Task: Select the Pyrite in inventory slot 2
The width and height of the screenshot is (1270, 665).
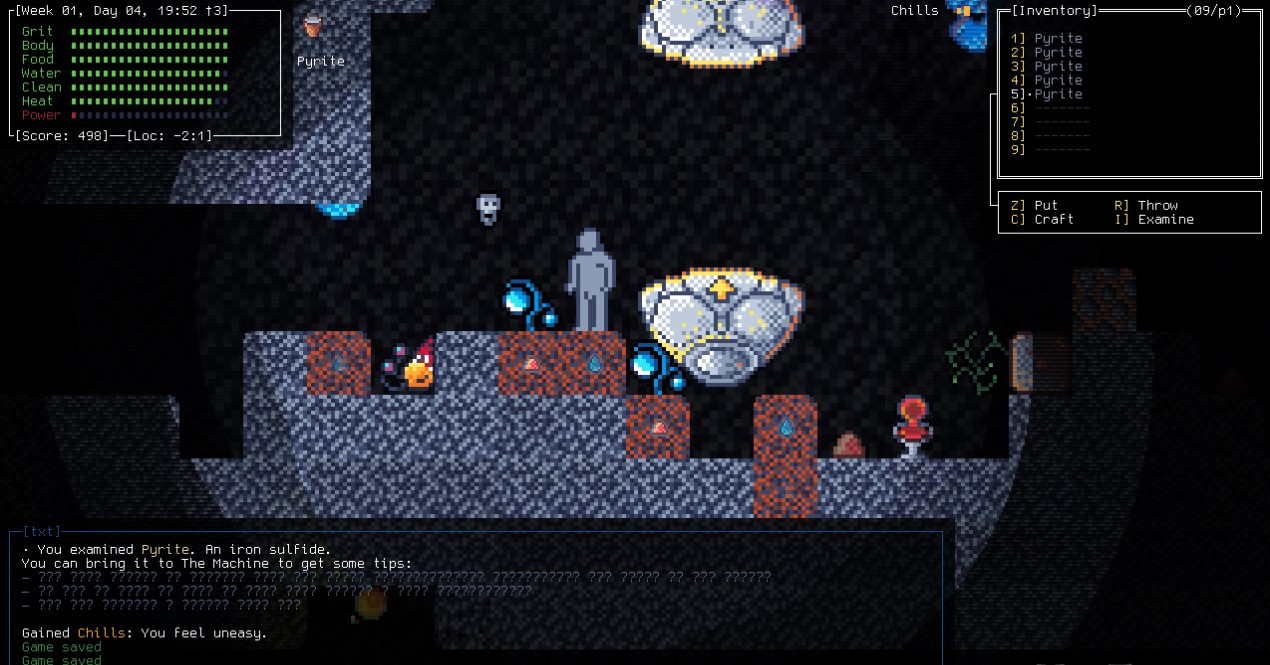Action: 1058,52
